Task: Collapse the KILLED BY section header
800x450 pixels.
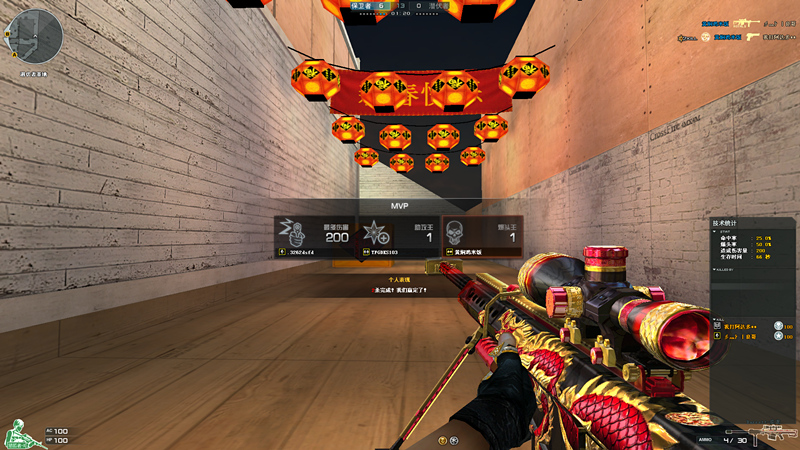Action: [x=723, y=269]
